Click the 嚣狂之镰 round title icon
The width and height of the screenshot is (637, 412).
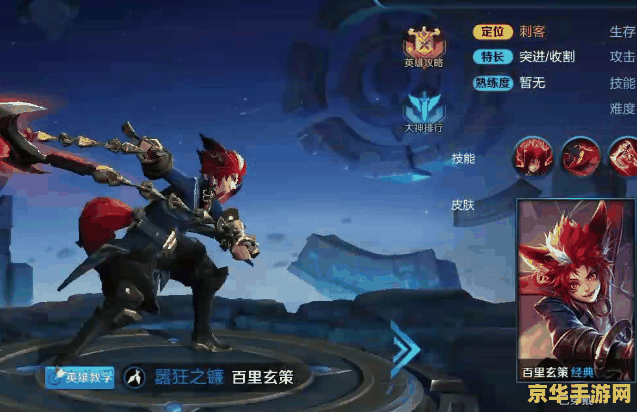click(x=133, y=378)
